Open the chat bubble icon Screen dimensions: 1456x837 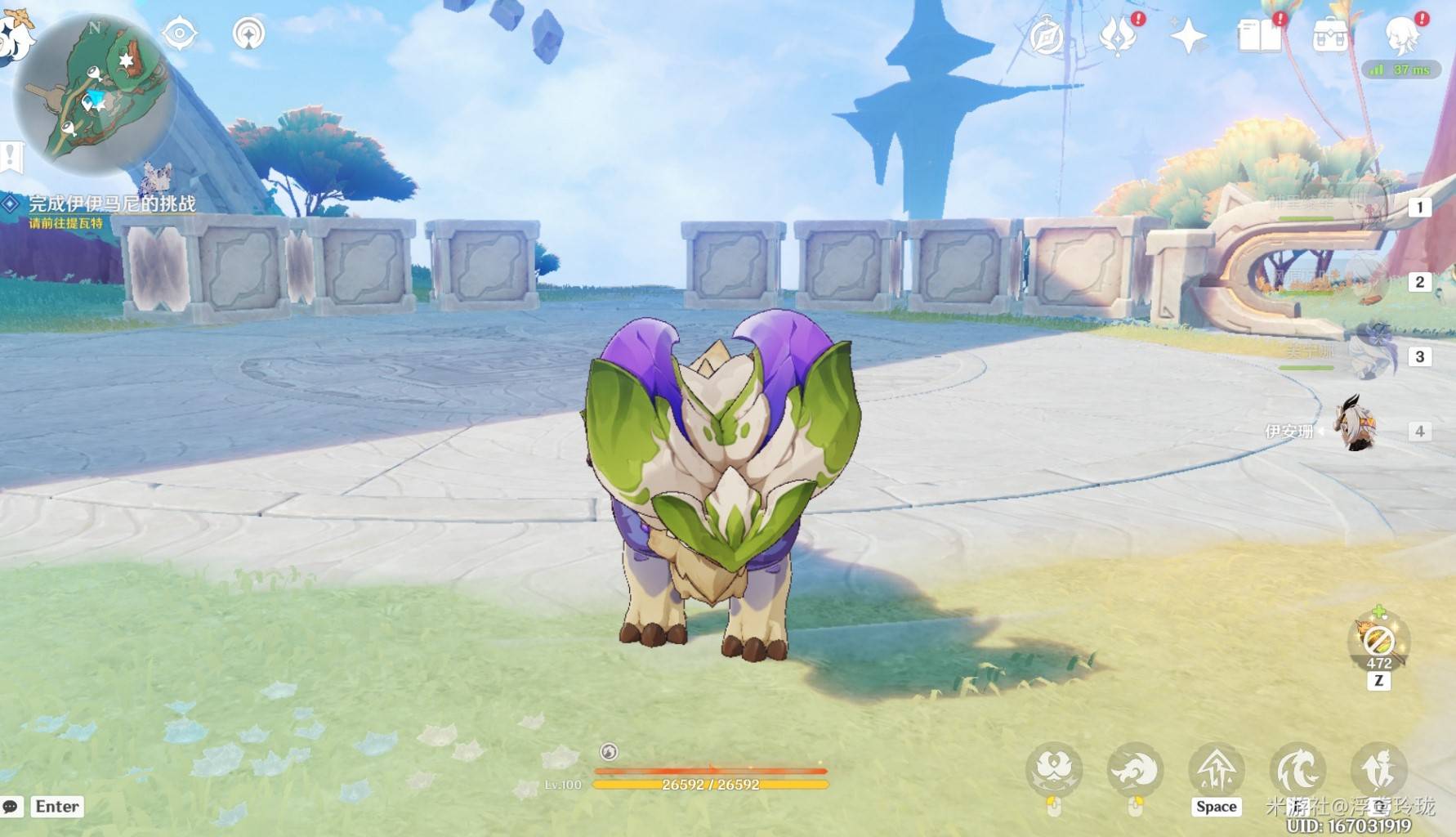[x=11, y=807]
